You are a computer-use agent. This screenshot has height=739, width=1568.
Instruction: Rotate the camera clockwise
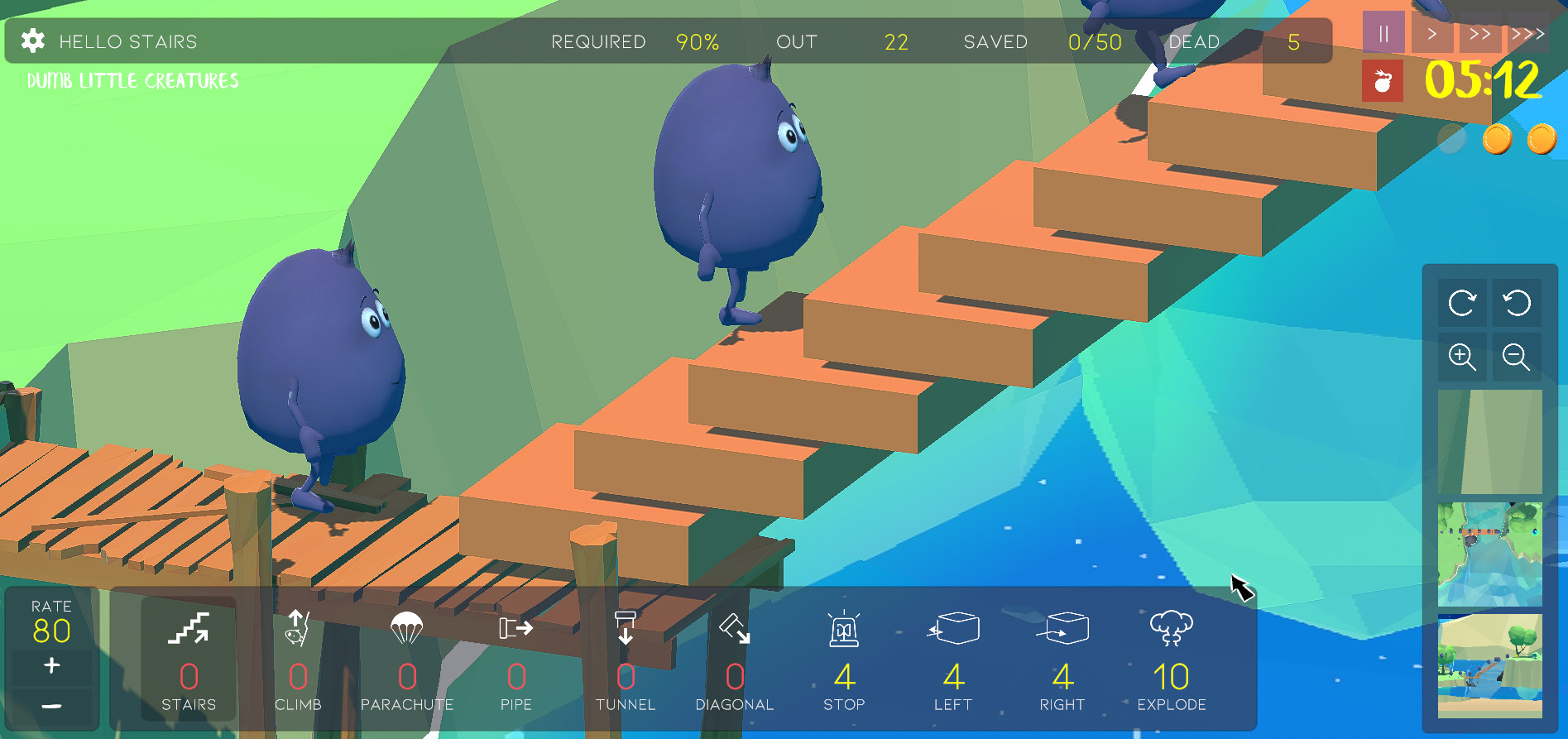[x=1462, y=303]
